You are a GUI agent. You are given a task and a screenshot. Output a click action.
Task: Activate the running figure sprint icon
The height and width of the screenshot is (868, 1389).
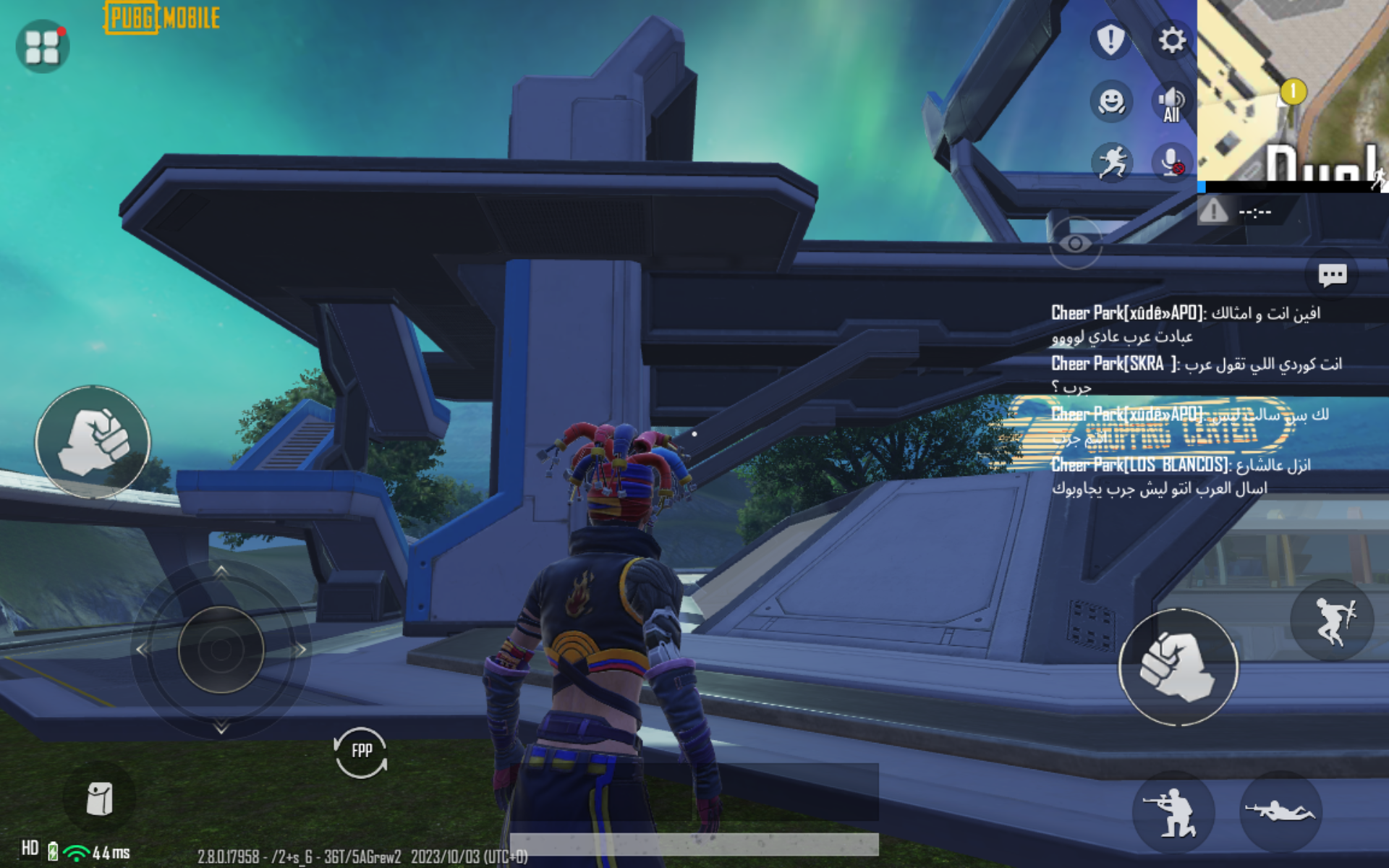point(1113,162)
